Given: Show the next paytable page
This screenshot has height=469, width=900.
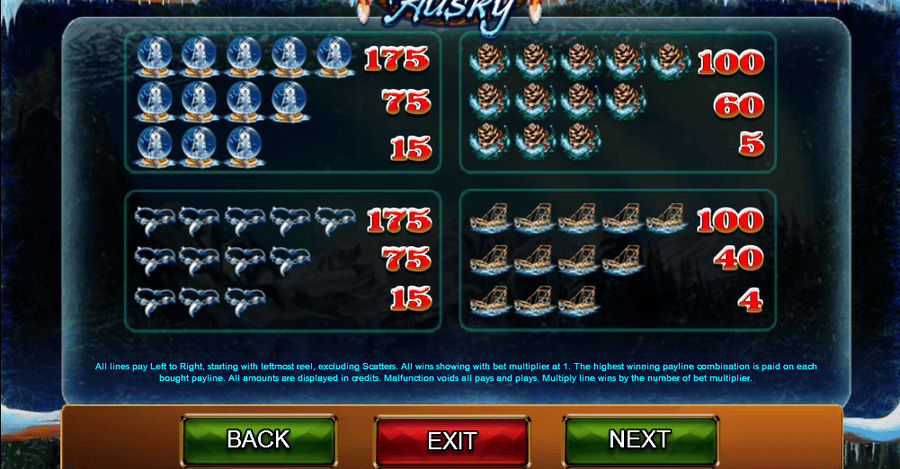Looking at the screenshot, I should pos(640,439).
